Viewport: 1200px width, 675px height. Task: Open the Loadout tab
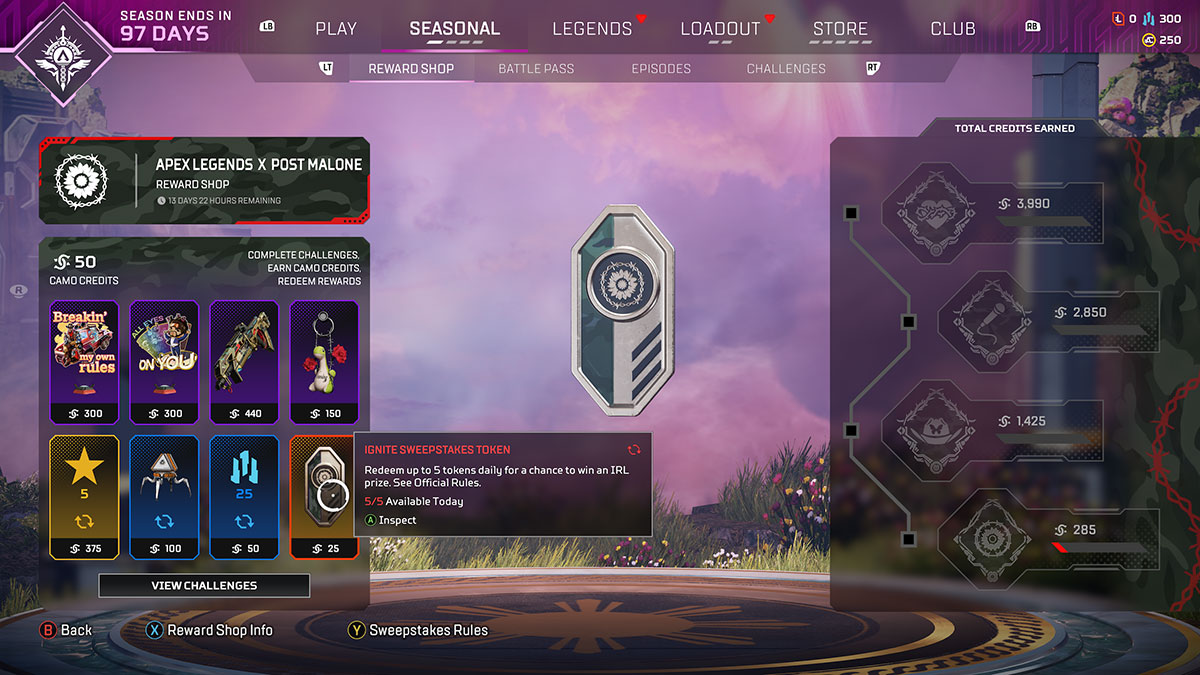click(720, 28)
